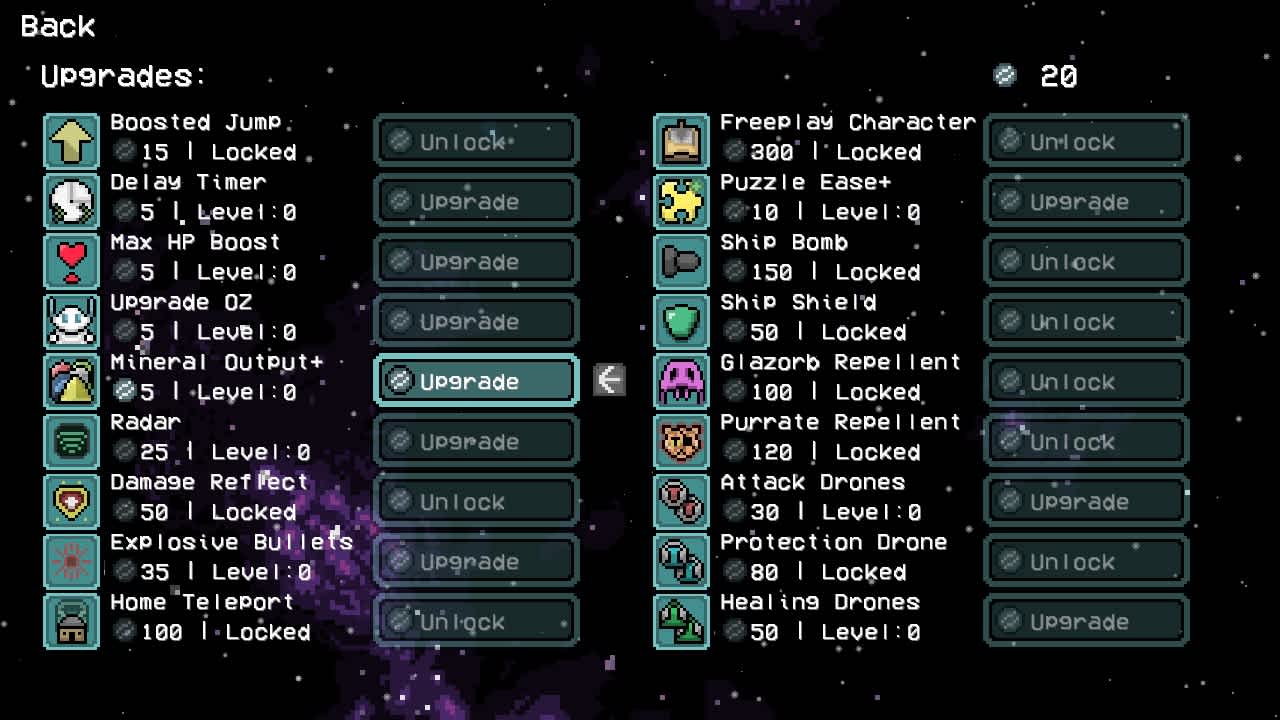
Task: Click the Radar icon
Action: (x=71, y=441)
